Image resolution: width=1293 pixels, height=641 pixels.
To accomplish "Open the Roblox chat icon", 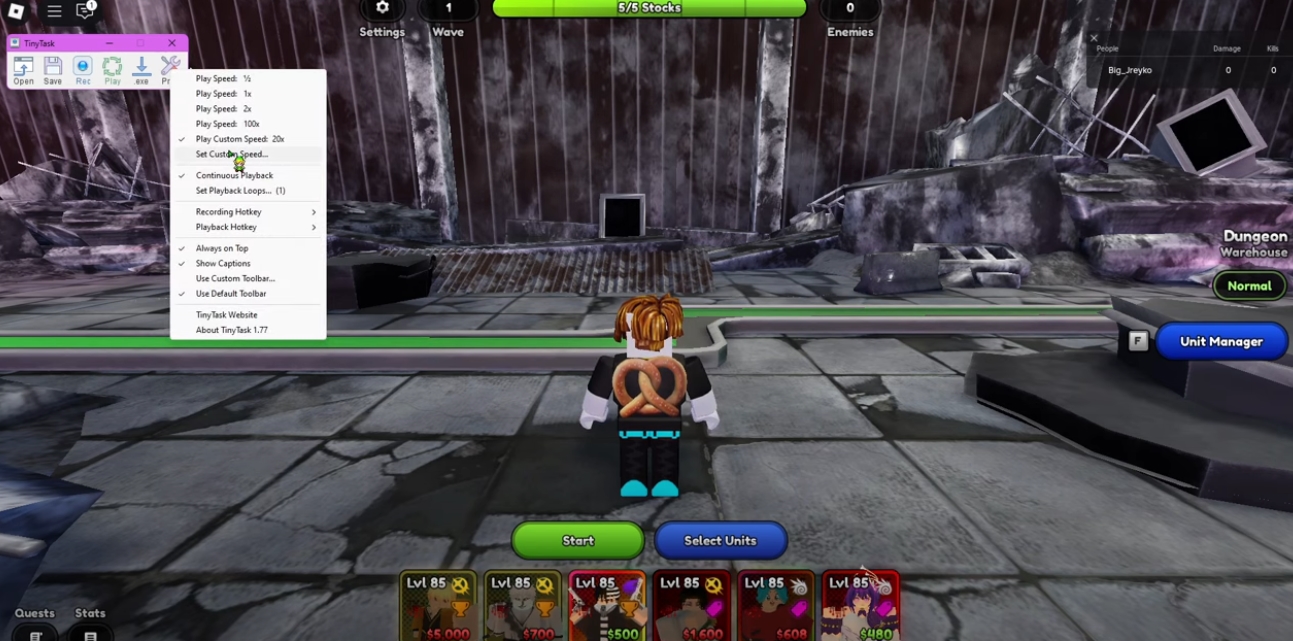I will [85, 11].
